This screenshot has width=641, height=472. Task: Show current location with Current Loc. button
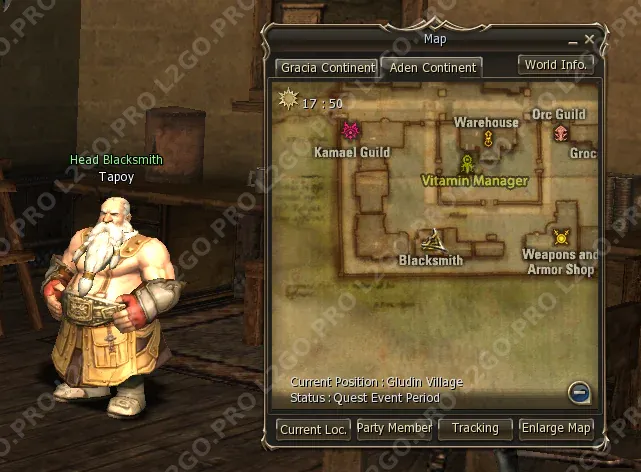[314, 429]
